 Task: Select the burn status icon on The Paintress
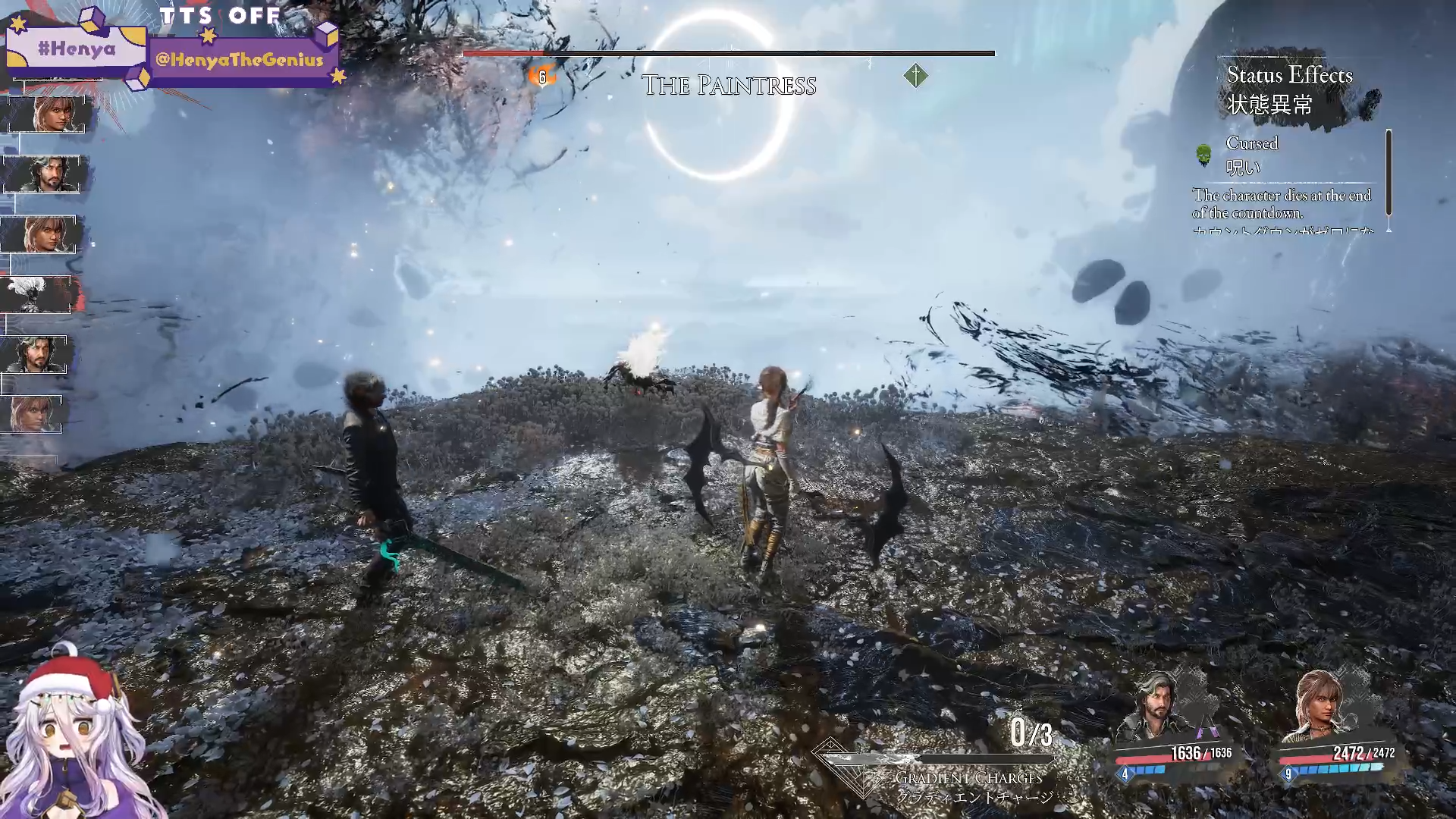coord(541,76)
